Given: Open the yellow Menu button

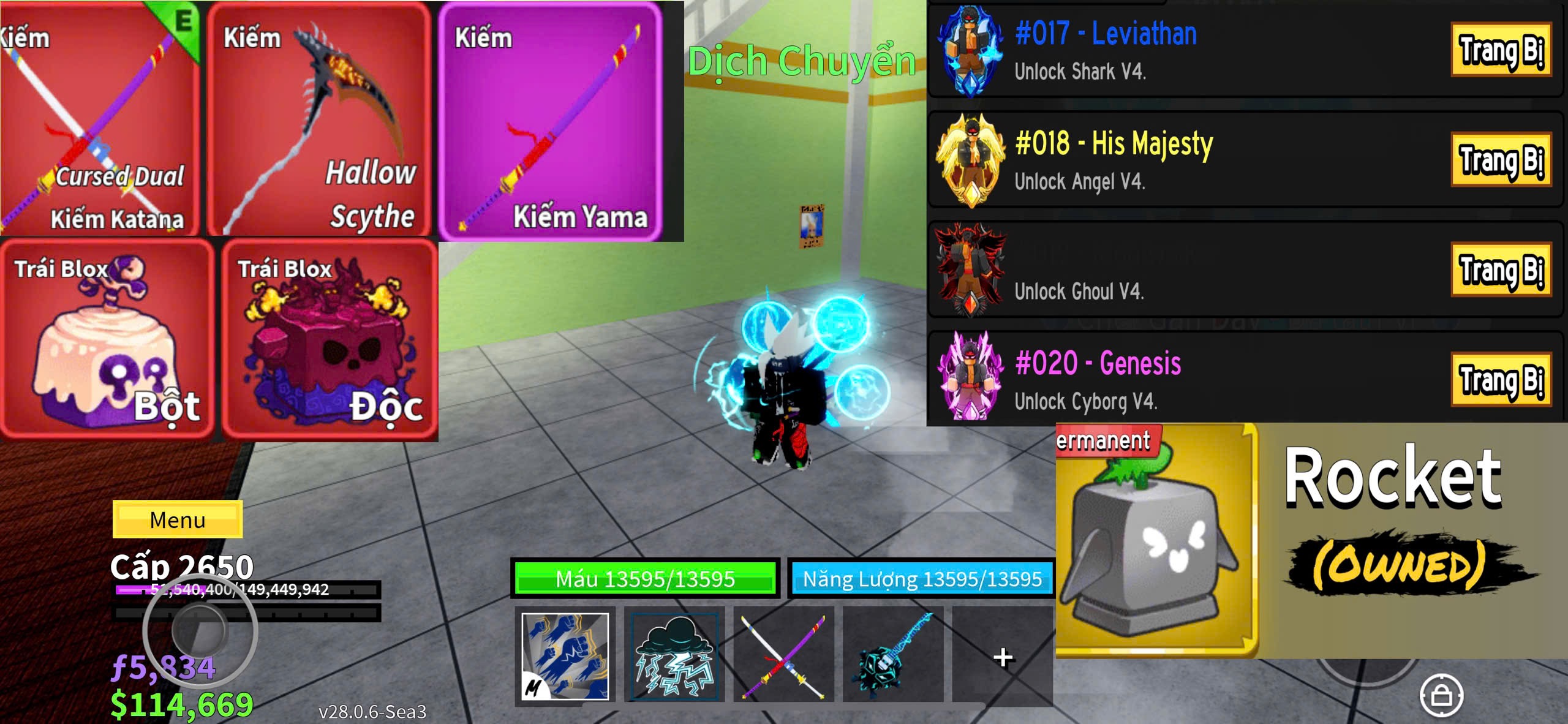Looking at the screenshot, I should pos(178,519).
